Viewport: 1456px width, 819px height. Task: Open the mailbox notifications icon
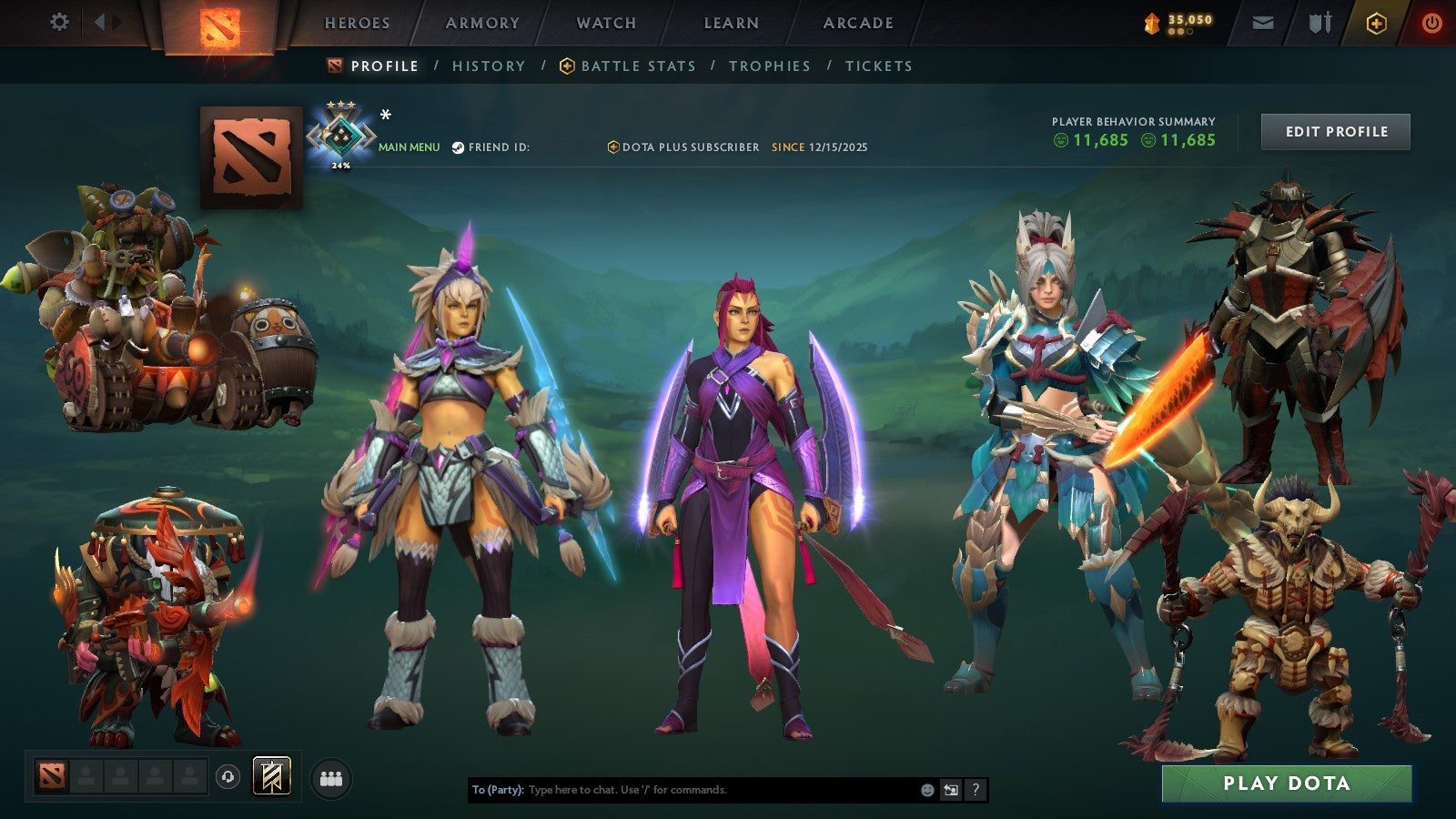[x=1263, y=22]
